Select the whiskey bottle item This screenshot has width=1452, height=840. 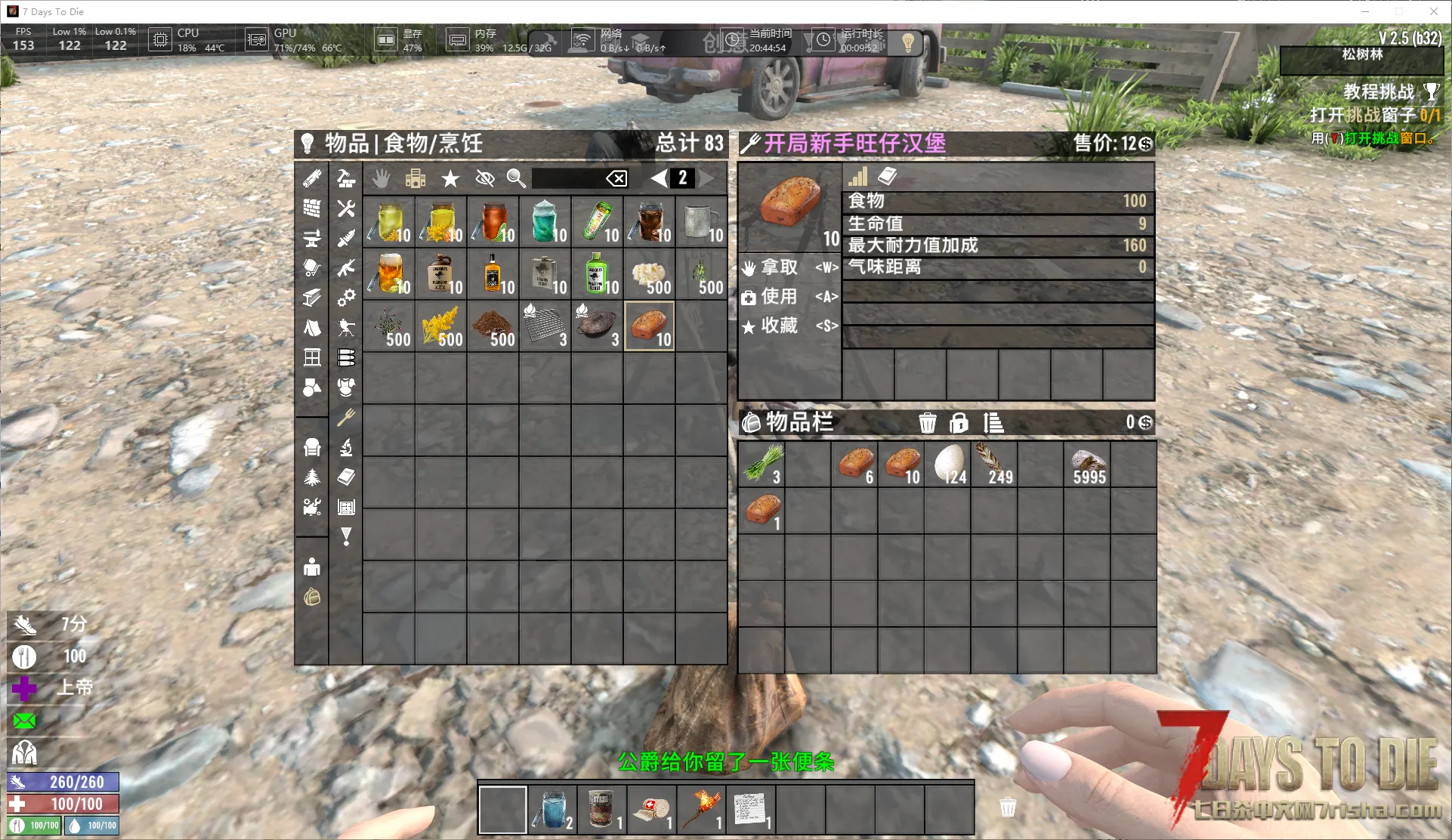[493, 274]
